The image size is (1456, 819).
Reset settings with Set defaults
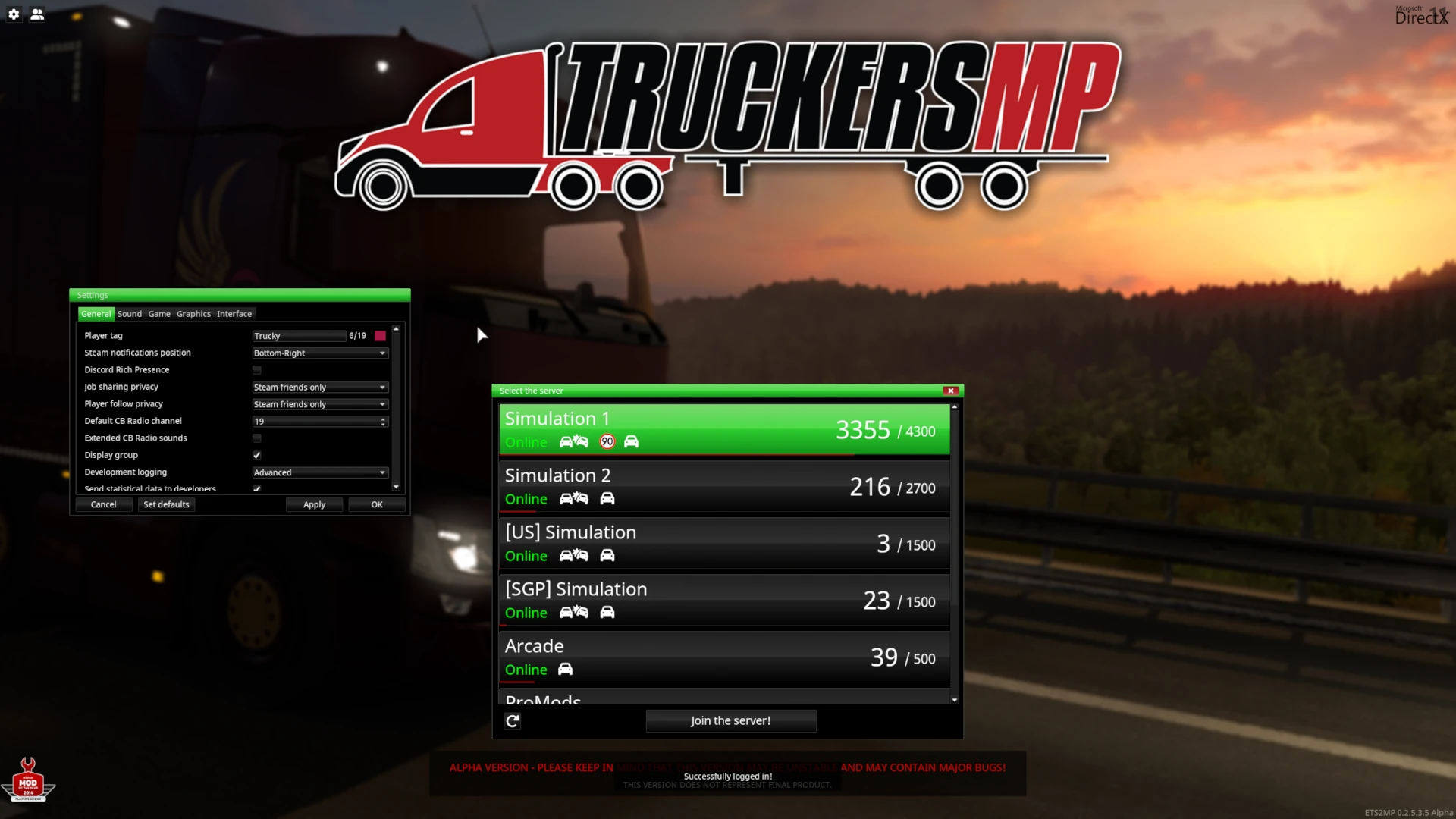[166, 505]
